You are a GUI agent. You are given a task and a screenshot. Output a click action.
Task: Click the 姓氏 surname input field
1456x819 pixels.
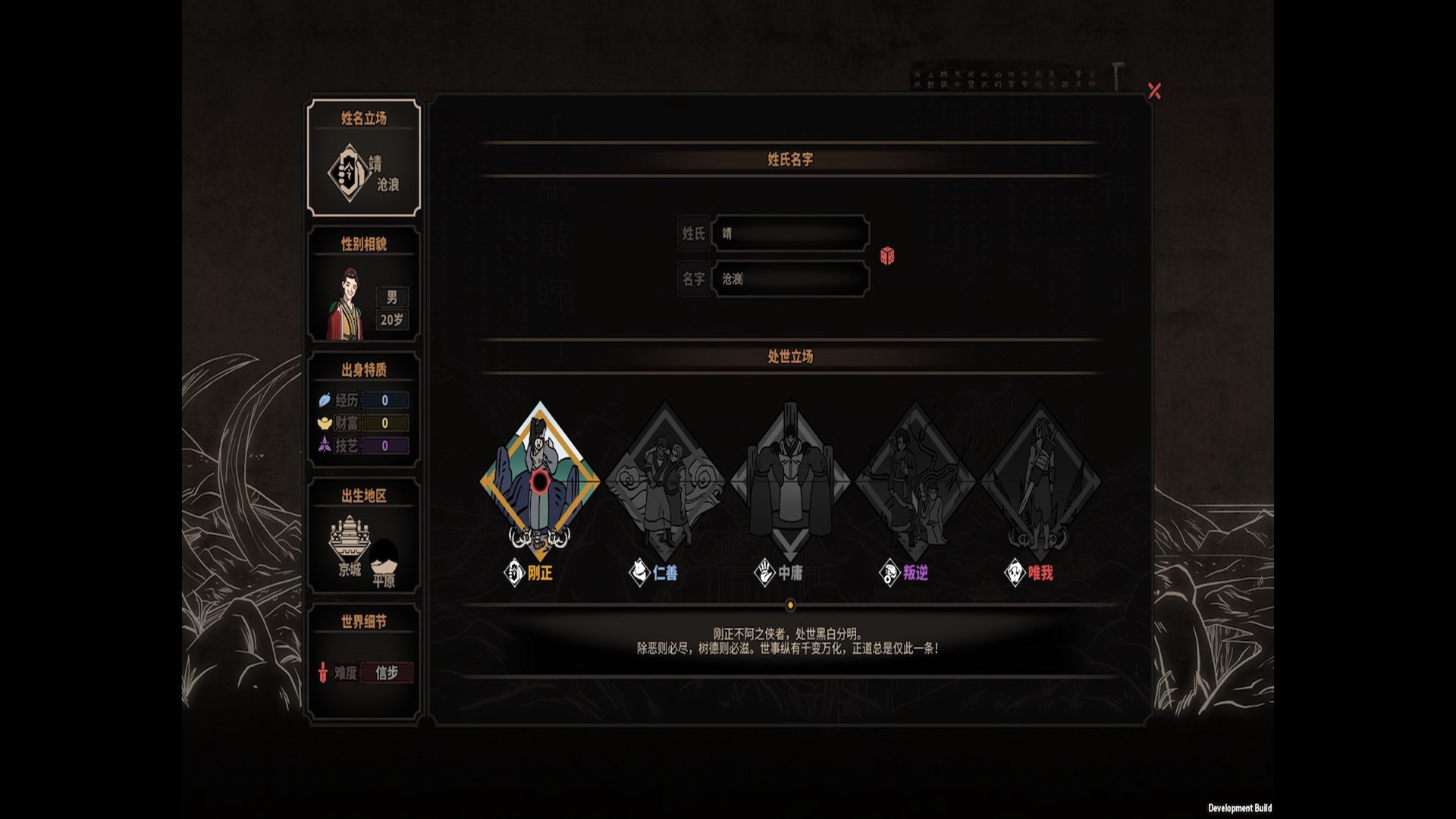click(x=790, y=234)
